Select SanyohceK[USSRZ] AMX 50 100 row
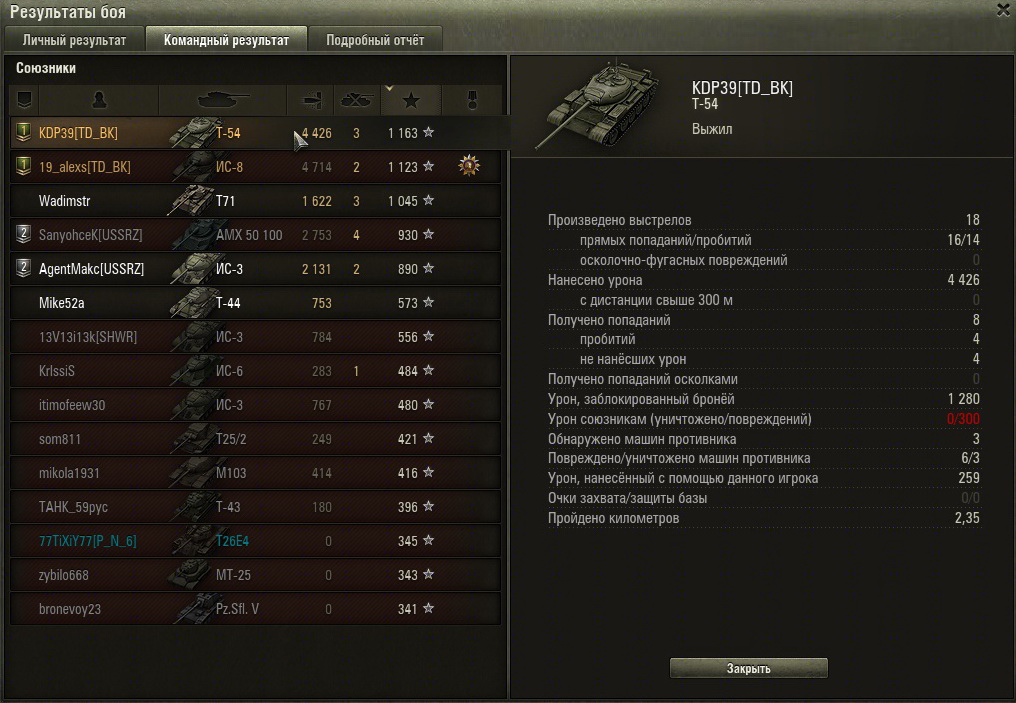 (255, 235)
